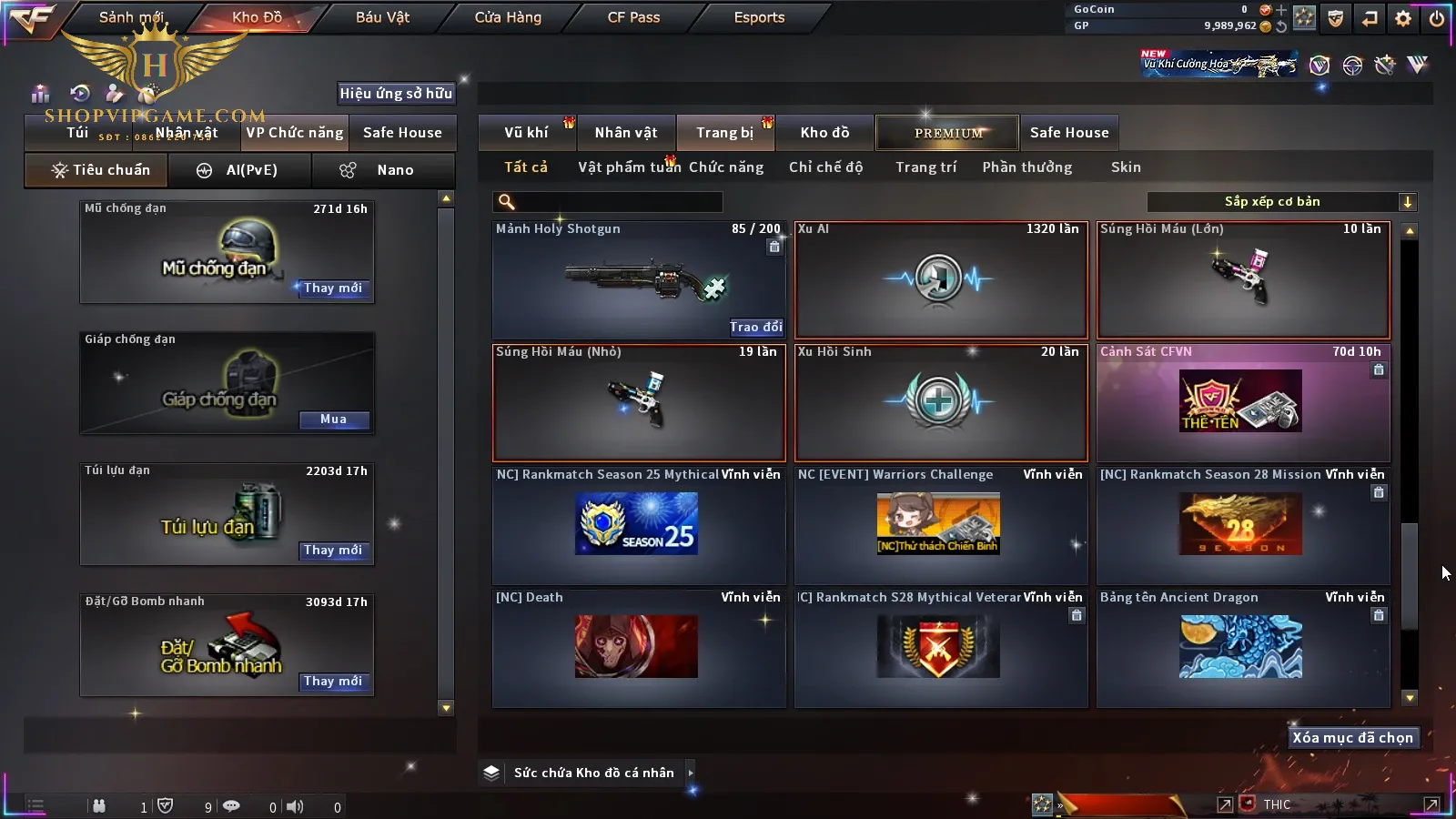Choose the Skin sub-category
This screenshot has height=819, width=1456.
[1126, 167]
